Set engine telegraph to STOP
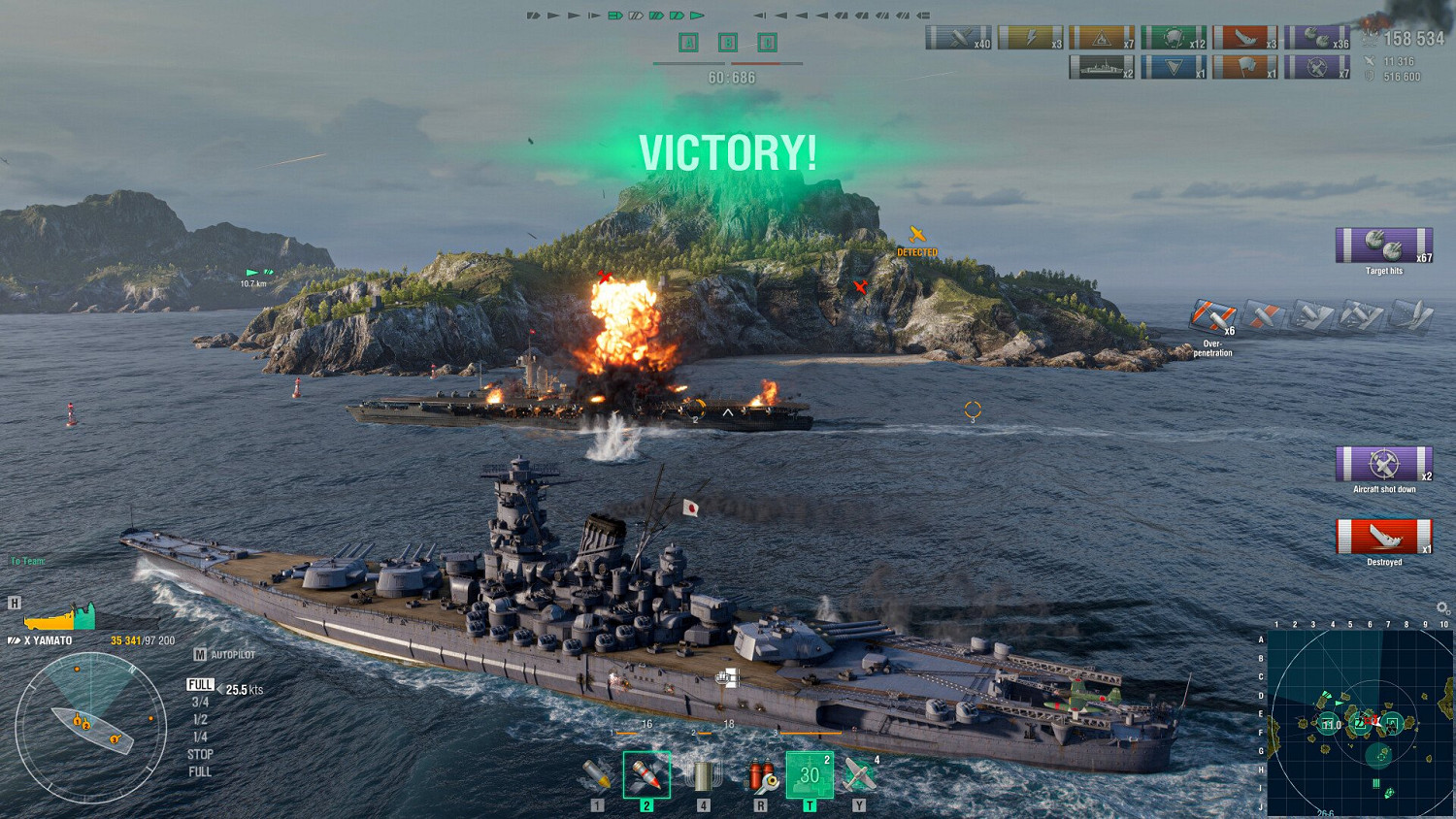 199,754
